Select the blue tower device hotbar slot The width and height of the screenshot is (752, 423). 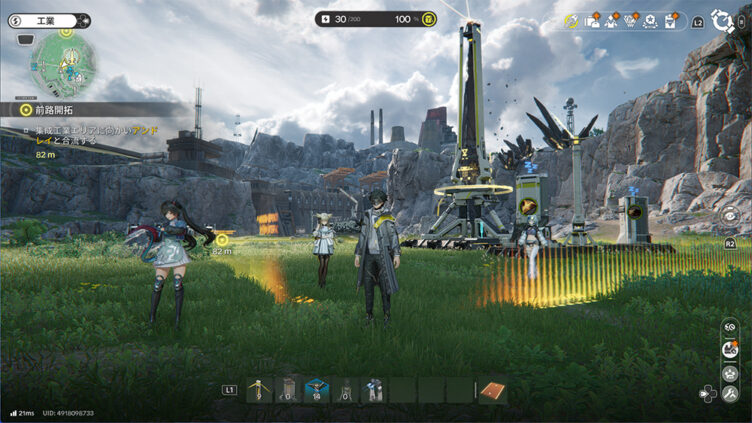pos(374,389)
